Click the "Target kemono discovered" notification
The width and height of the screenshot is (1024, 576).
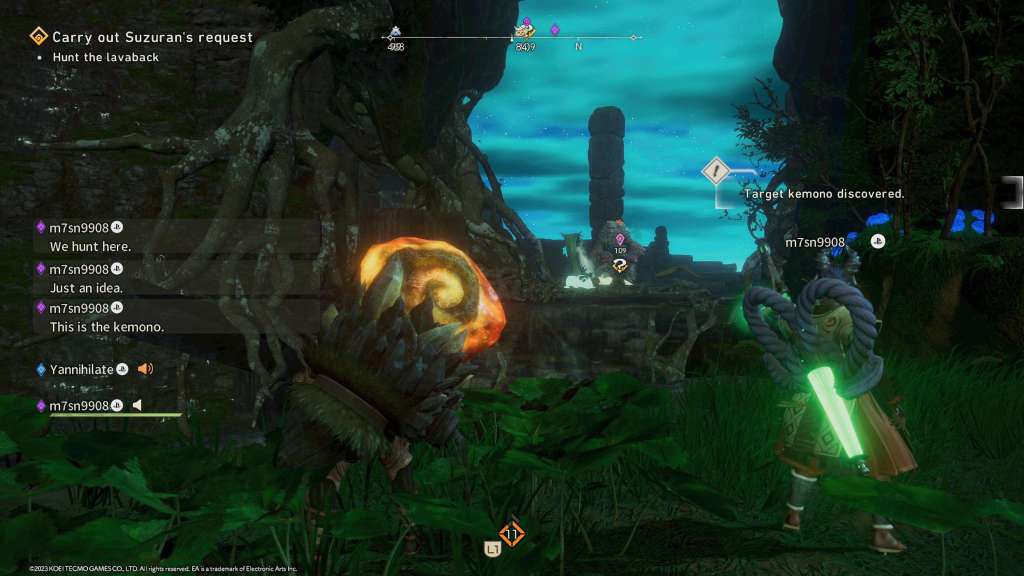click(x=824, y=193)
